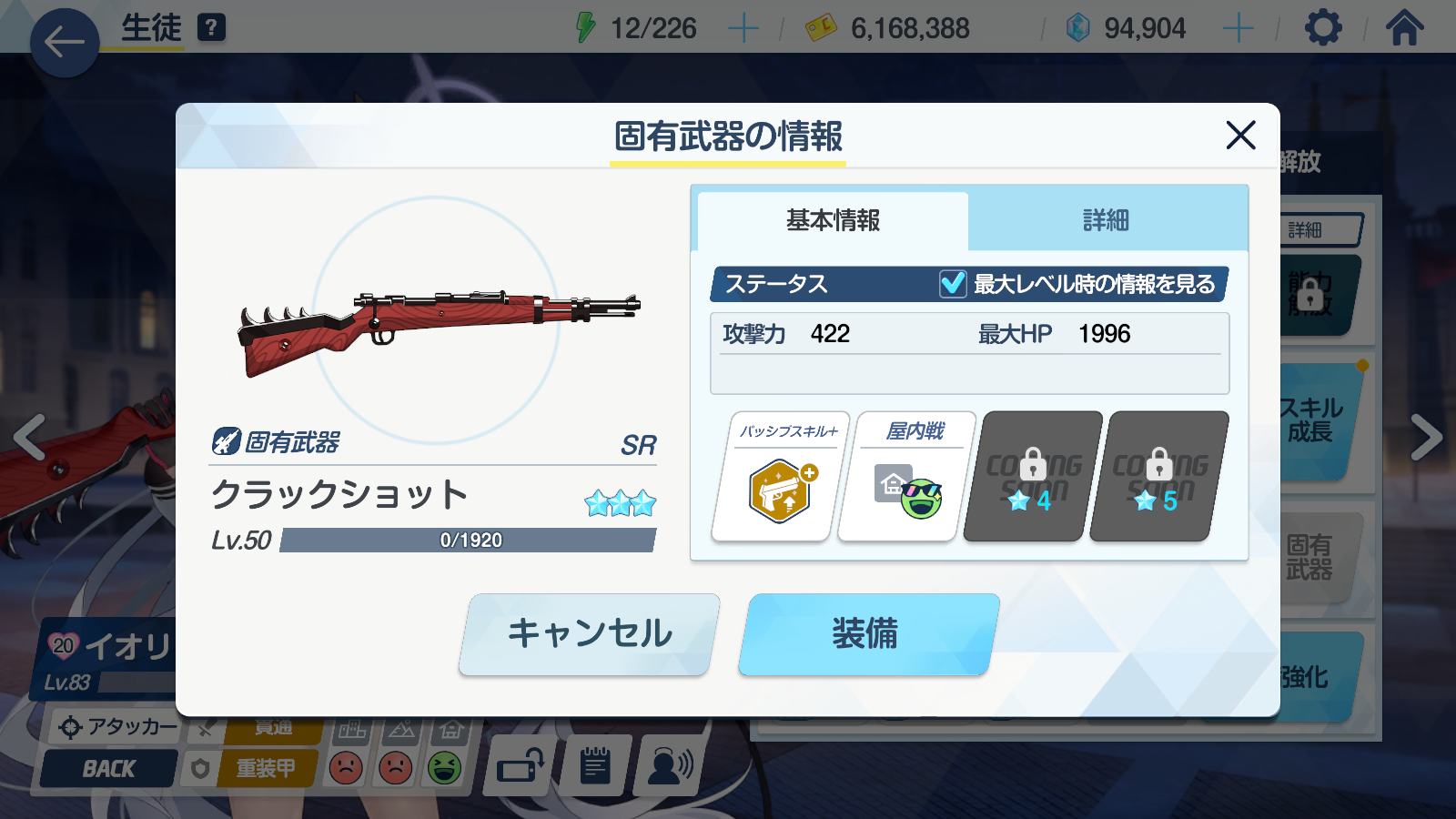This screenshot has width=1456, height=819.
Task: Equip the weapon with 装備 button
Action: click(x=867, y=634)
